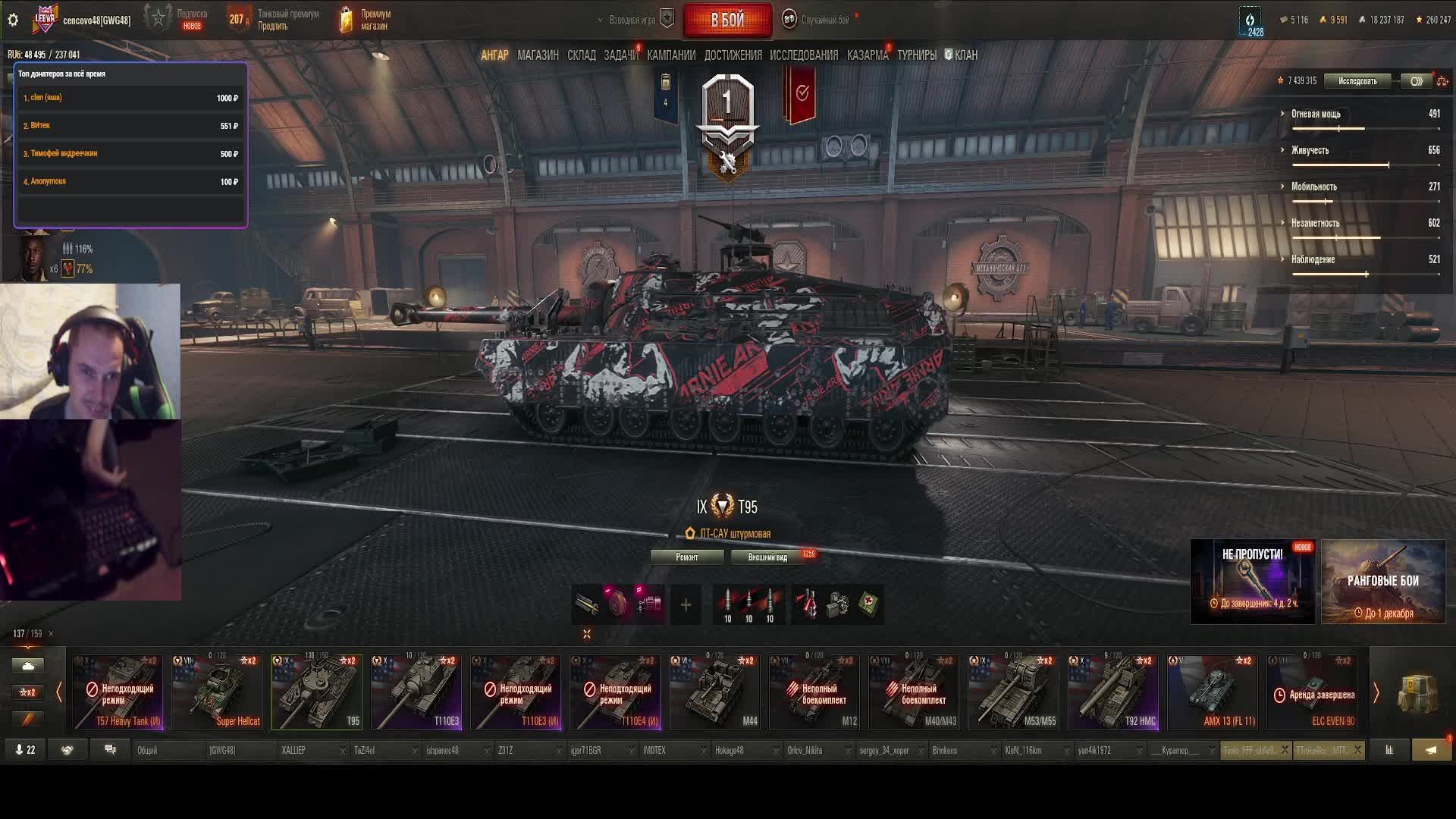Image resolution: width=1456 pixels, height=819 pixels.
Task: Select the Super Hellcat tank in the carousel
Action: 218,692
